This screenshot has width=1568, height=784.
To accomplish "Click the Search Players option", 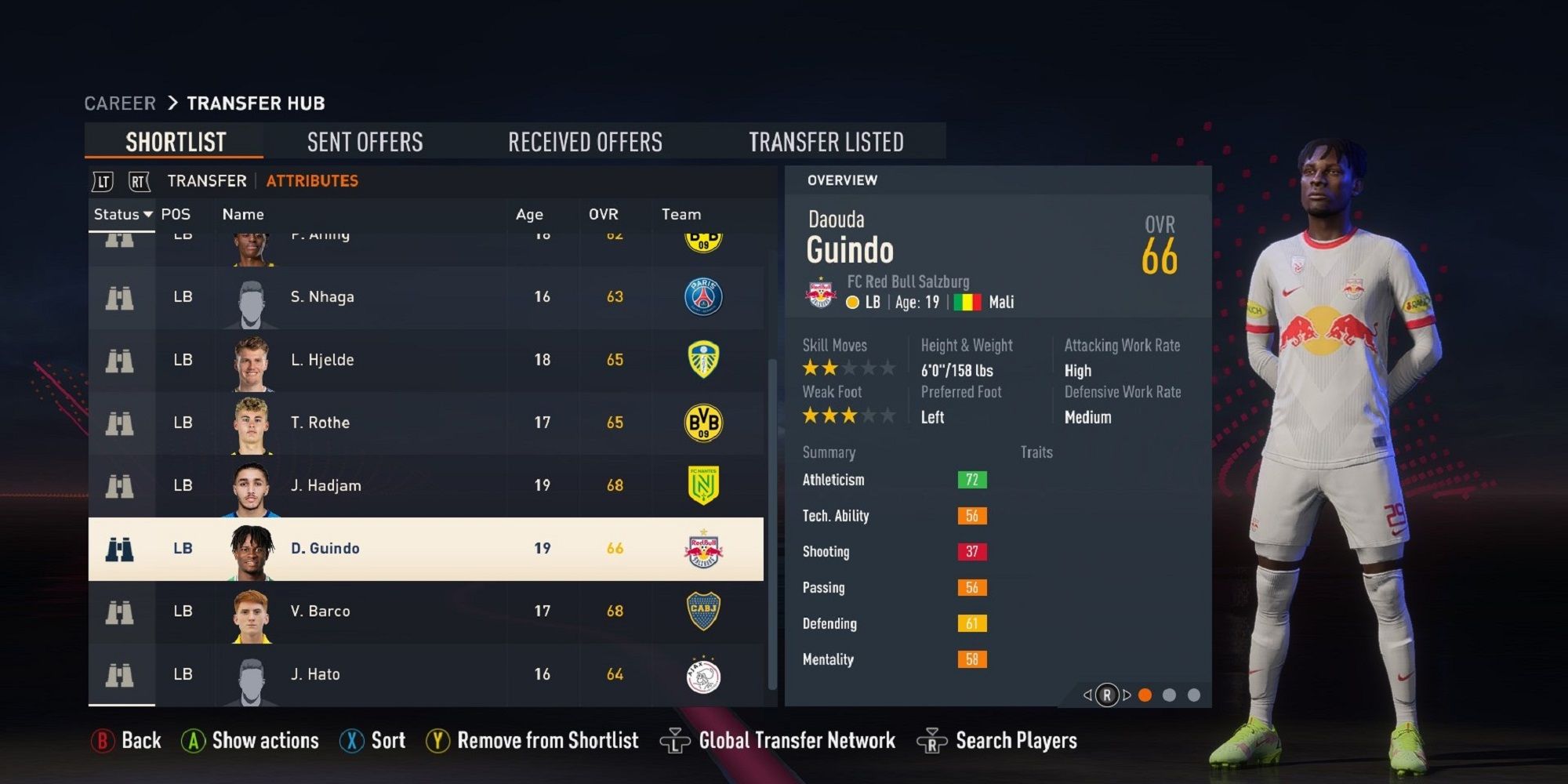I will (1015, 739).
